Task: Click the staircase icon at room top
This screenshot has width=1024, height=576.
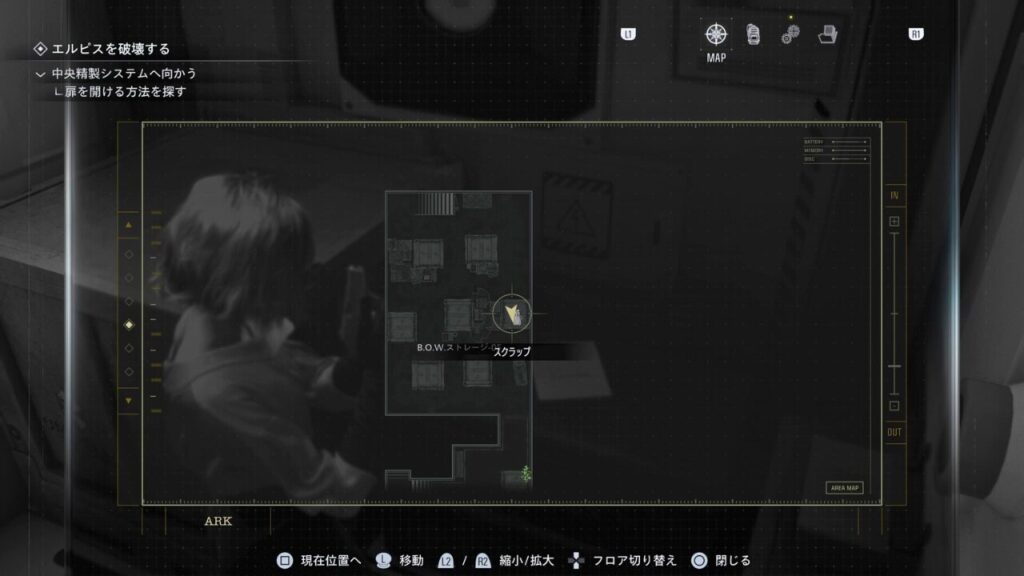Action: click(x=435, y=203)
